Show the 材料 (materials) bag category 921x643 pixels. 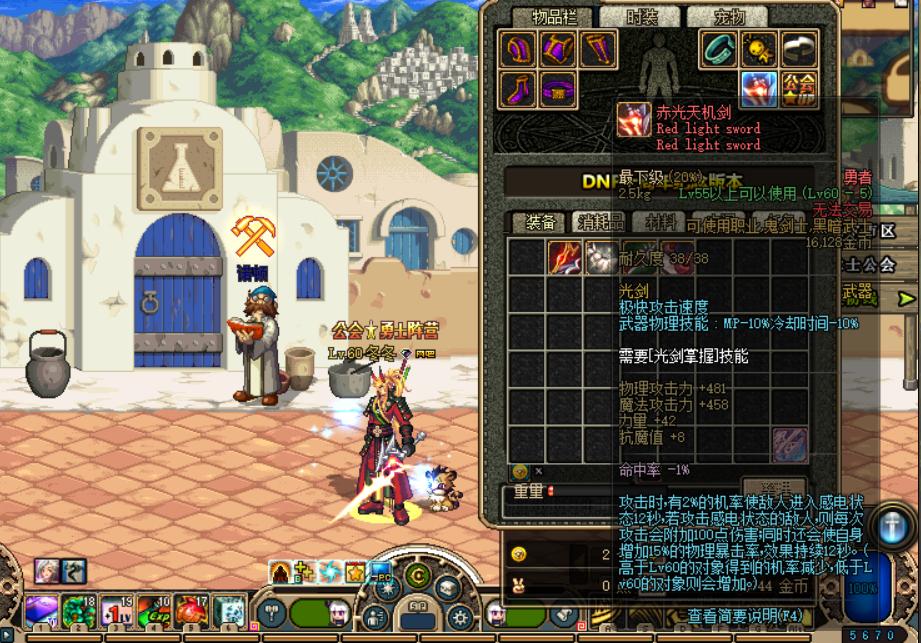(x=659, y=222)
